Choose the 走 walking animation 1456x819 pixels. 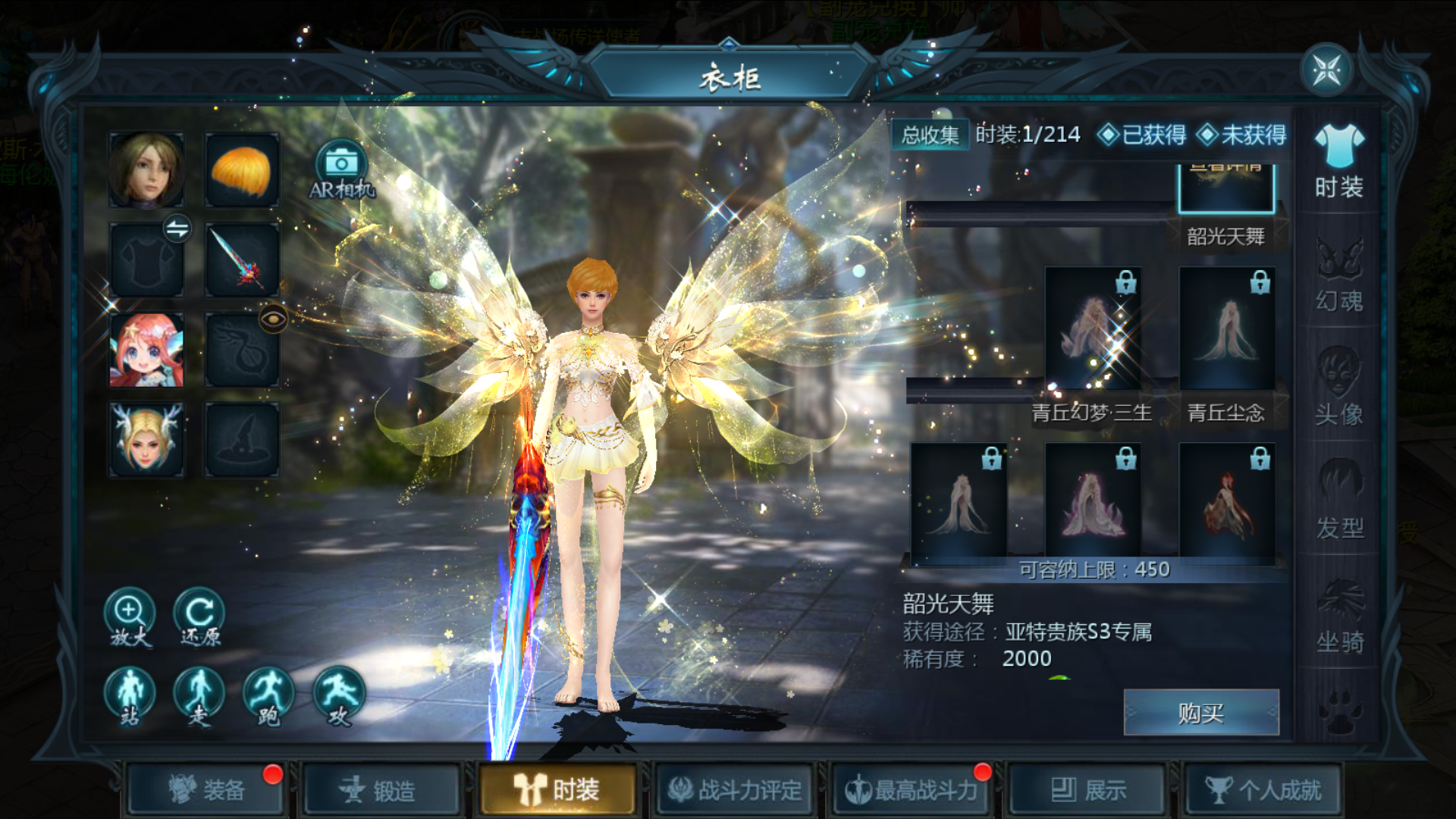(199, 696)
